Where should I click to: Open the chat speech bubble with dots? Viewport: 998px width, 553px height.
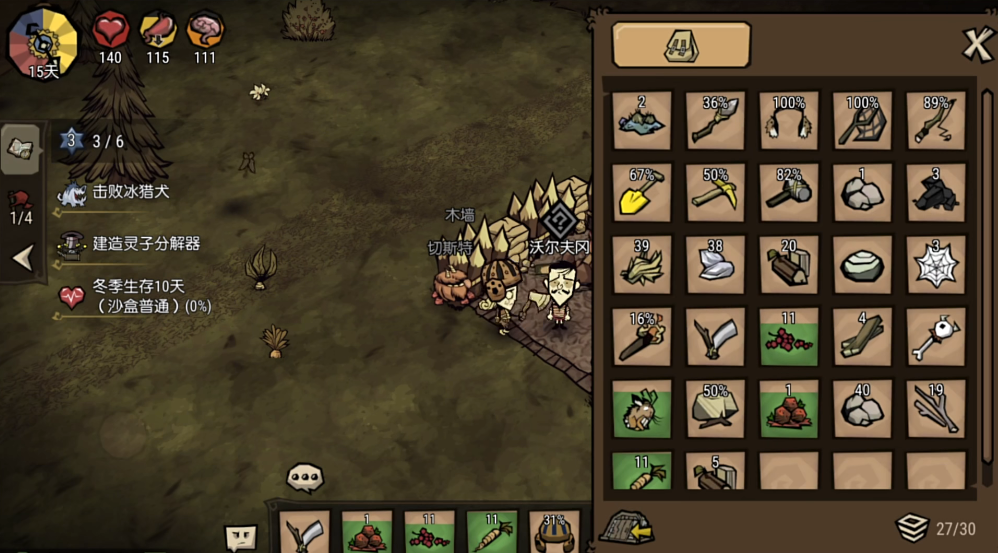click(x=305, y=478)
